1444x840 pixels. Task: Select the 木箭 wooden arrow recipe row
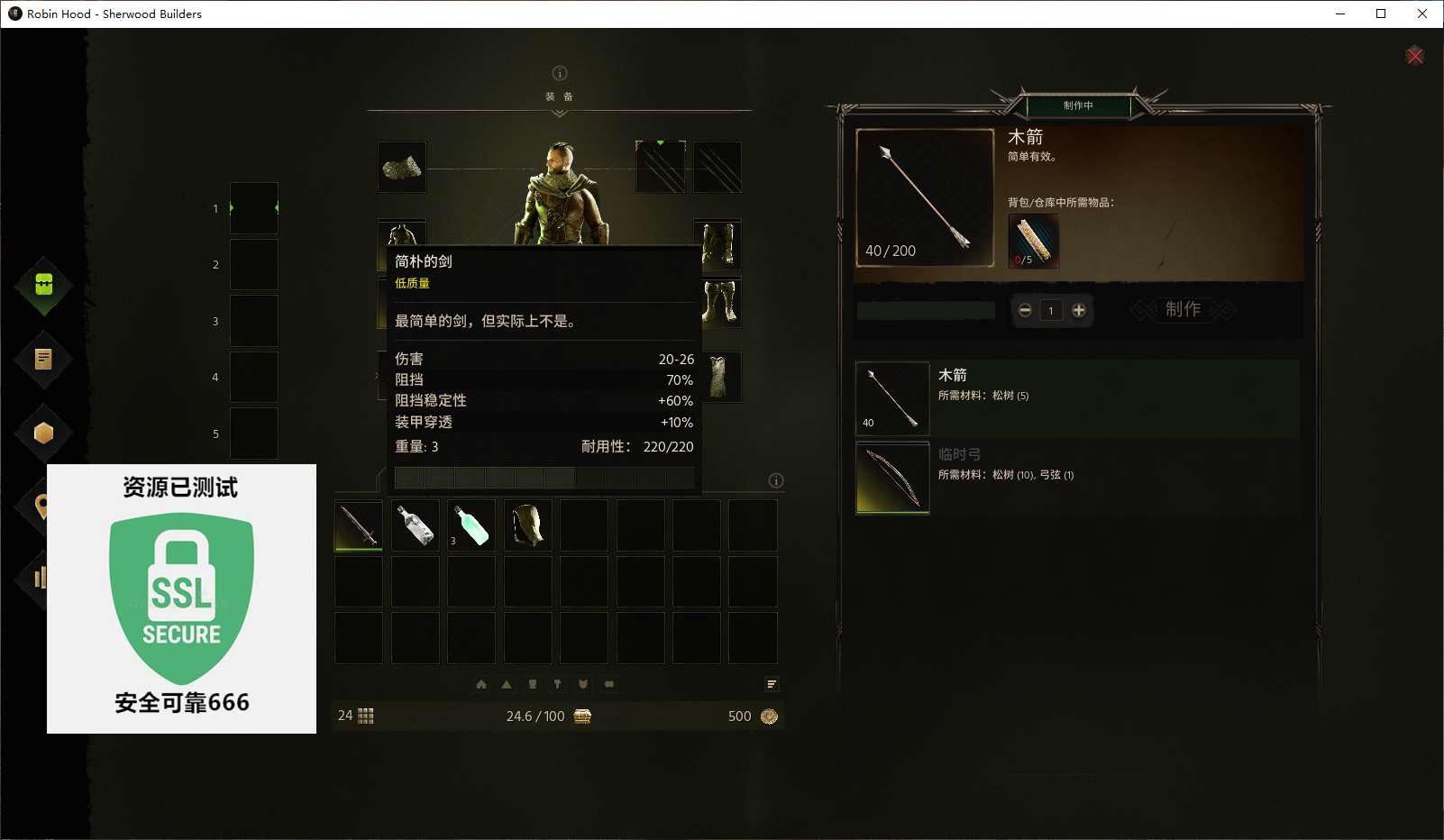tap(1076, 398)
